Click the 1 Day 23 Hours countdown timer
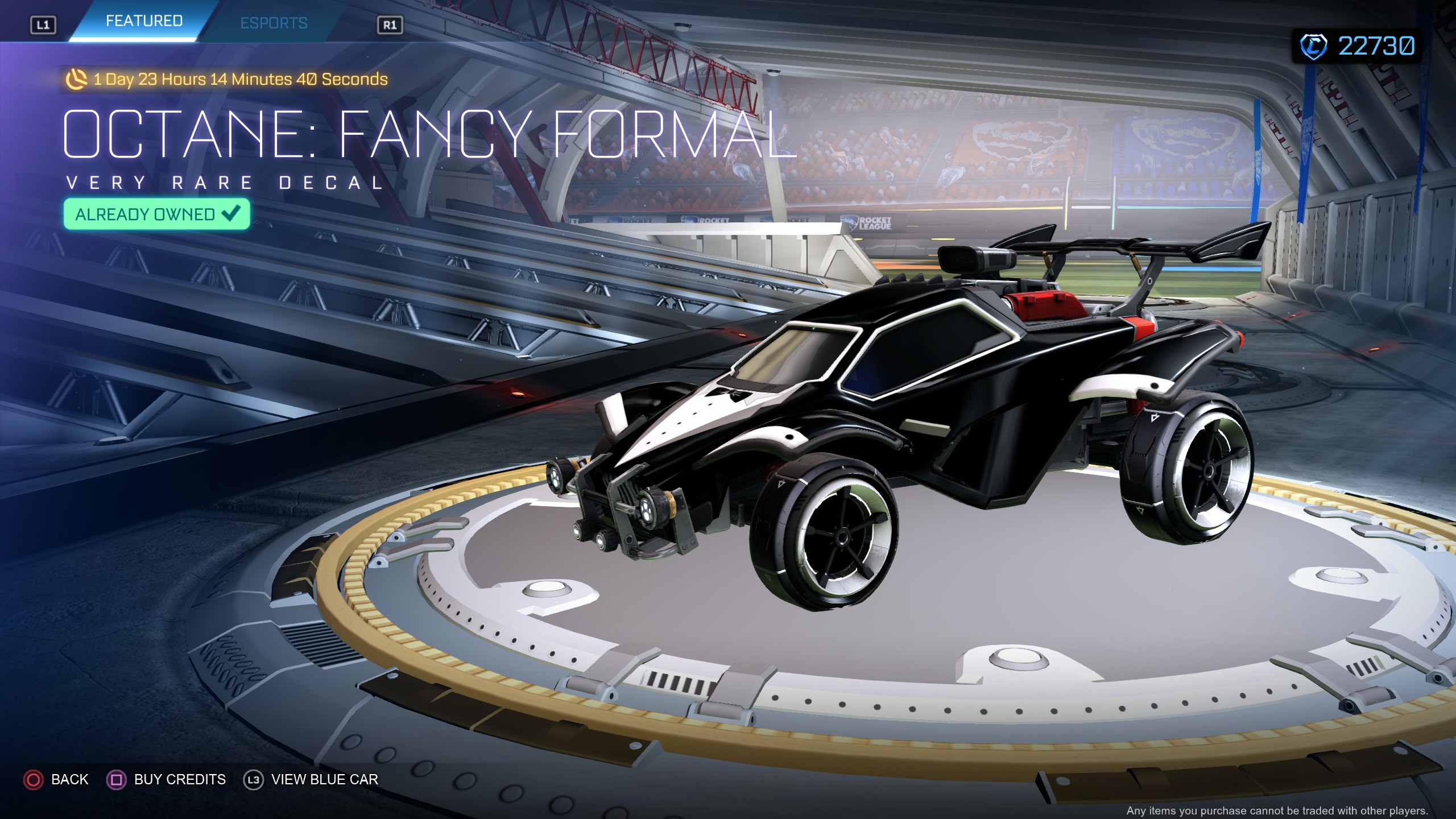1456x819 pixels. tap(239, 81)
